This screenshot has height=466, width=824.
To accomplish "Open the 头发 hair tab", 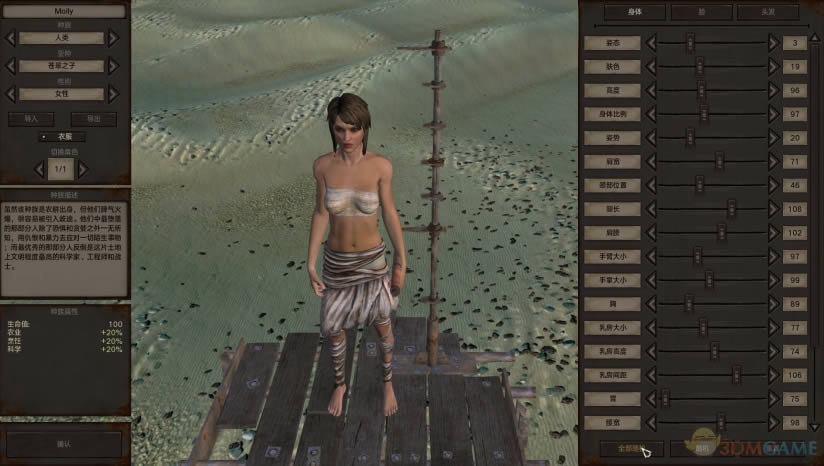I will [x=767, y=13].
